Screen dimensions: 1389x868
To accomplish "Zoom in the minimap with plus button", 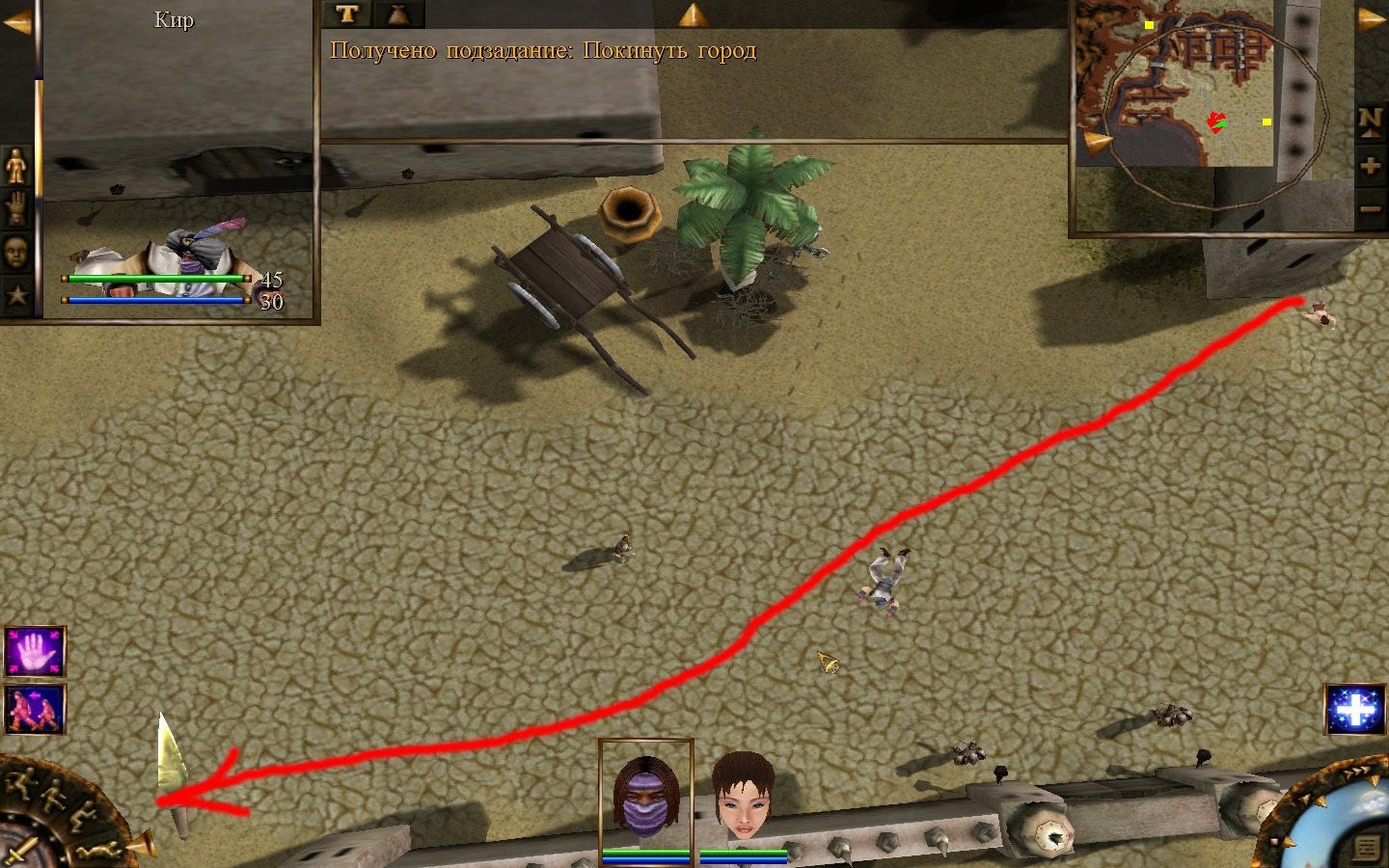I will 1370,165.
